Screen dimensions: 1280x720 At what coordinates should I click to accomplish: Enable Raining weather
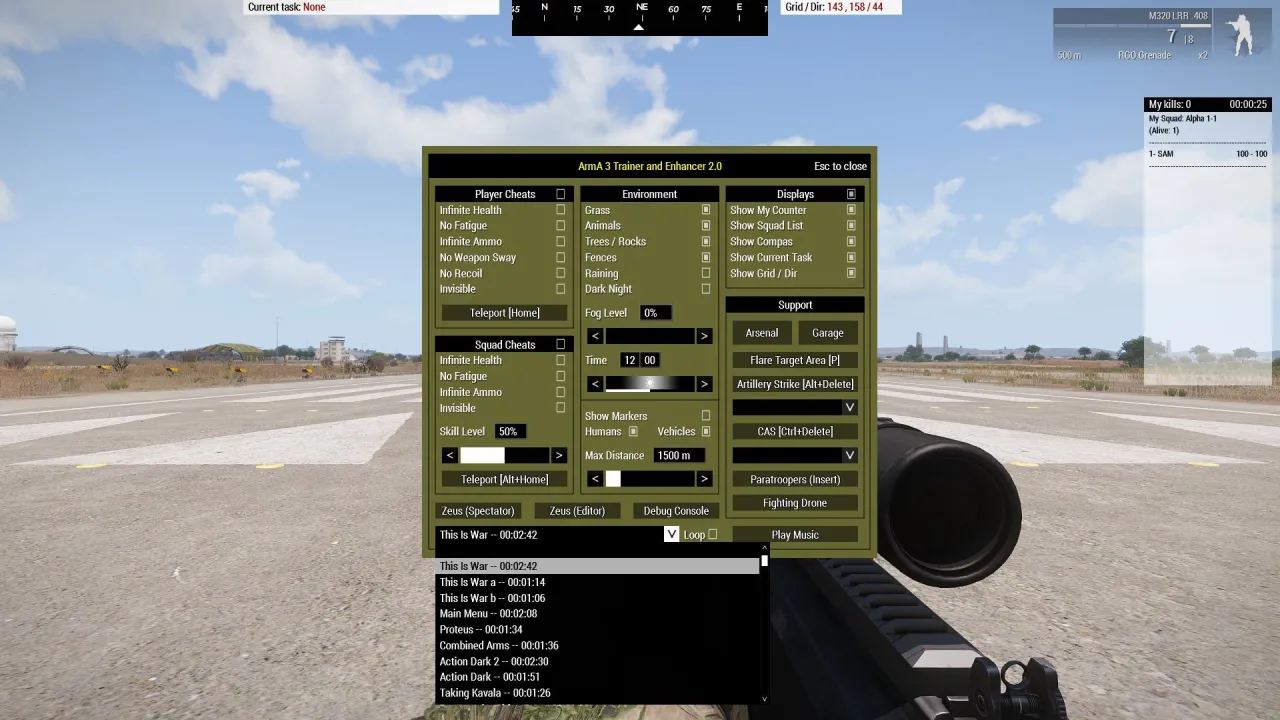(x=707, y=273)
